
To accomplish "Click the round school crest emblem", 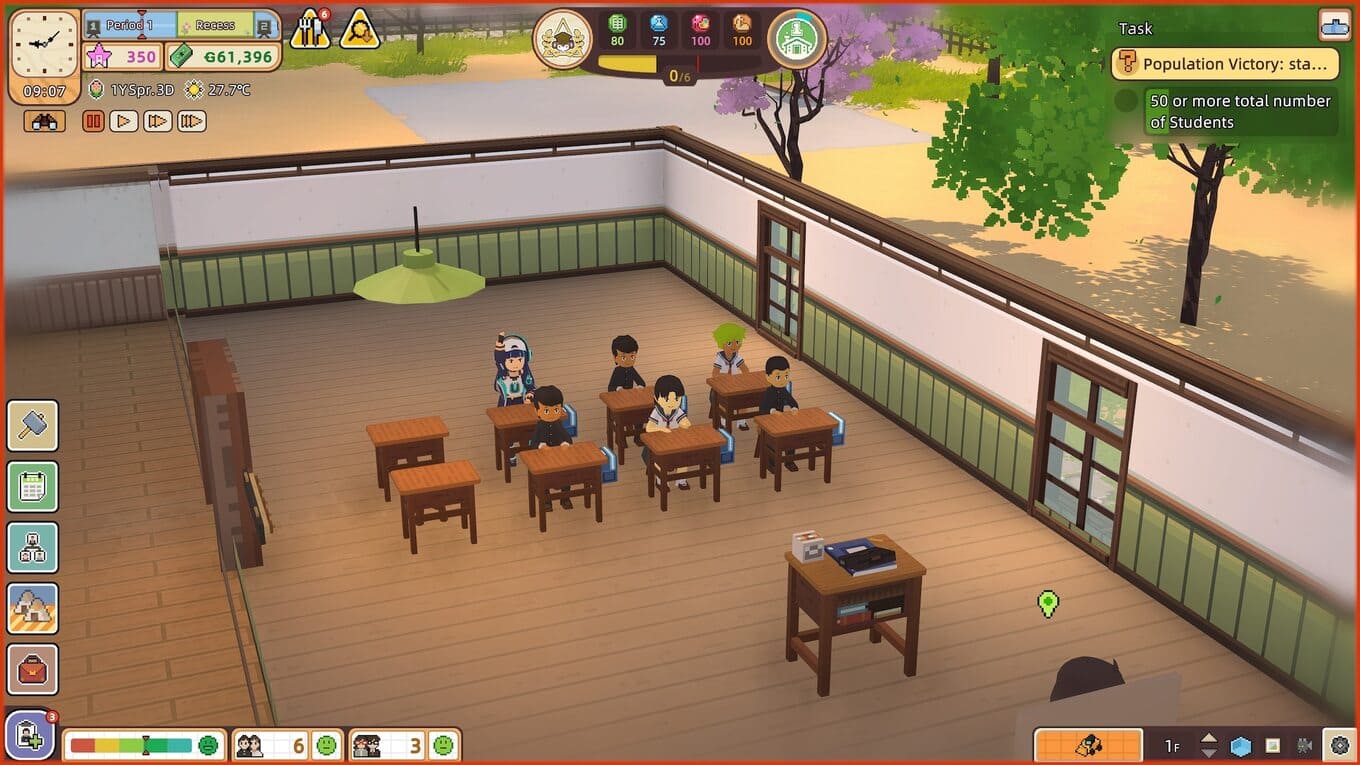I will (x=562, y=39).
